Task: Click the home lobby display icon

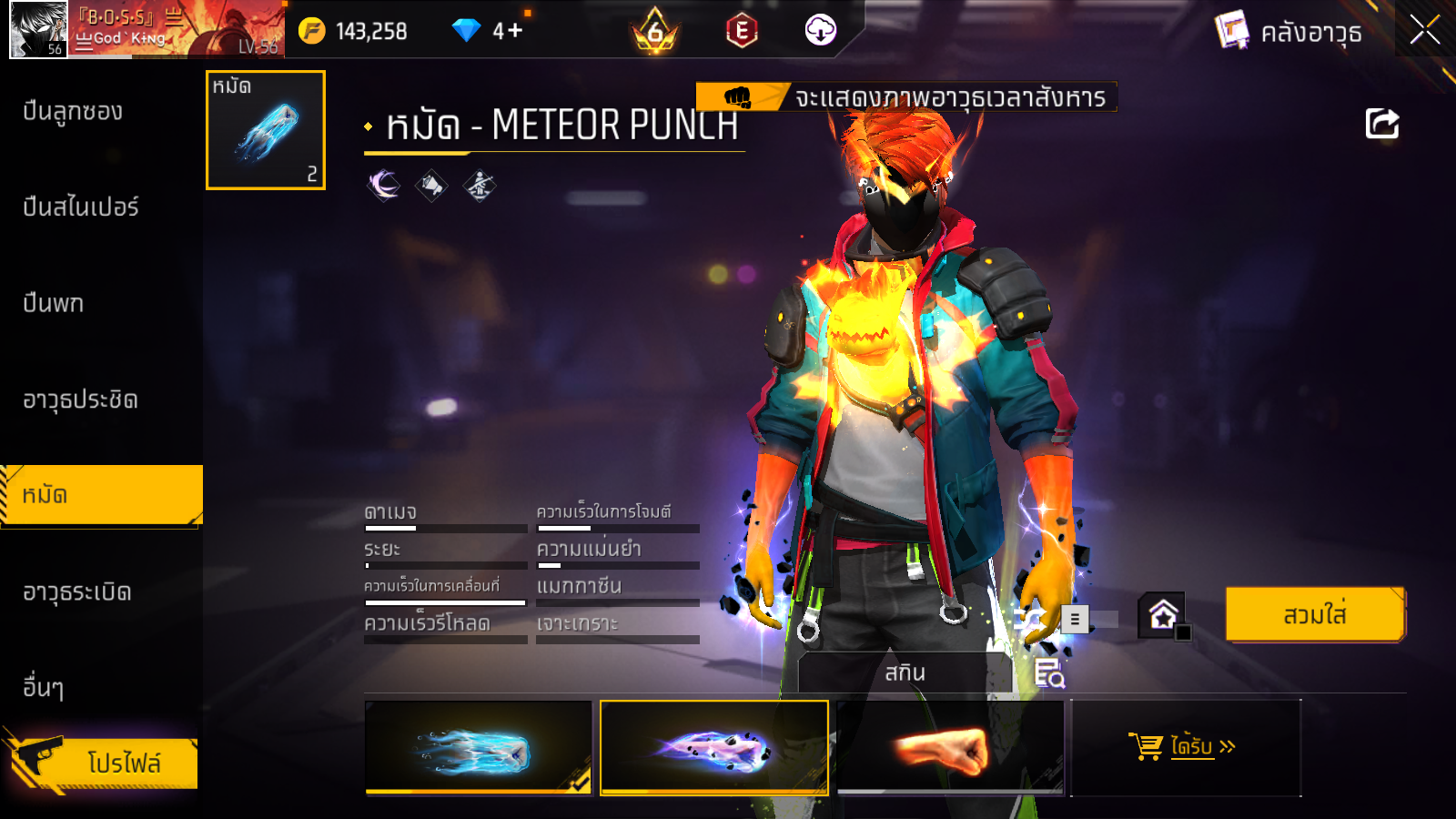Action: tap(1163, 615)
